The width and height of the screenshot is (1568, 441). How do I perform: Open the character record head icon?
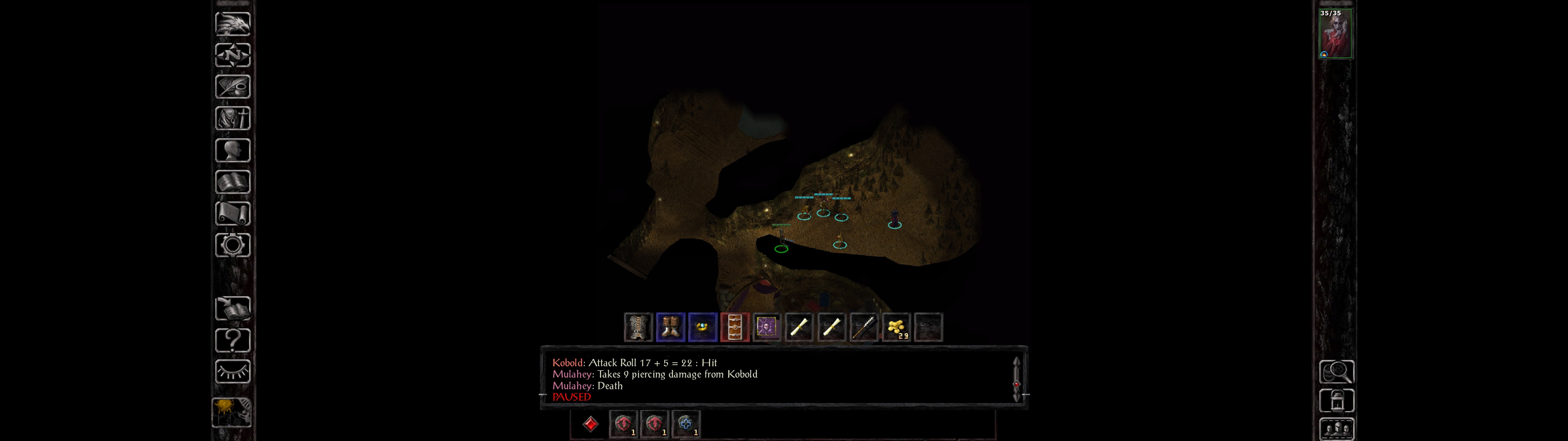coord(232,150)
